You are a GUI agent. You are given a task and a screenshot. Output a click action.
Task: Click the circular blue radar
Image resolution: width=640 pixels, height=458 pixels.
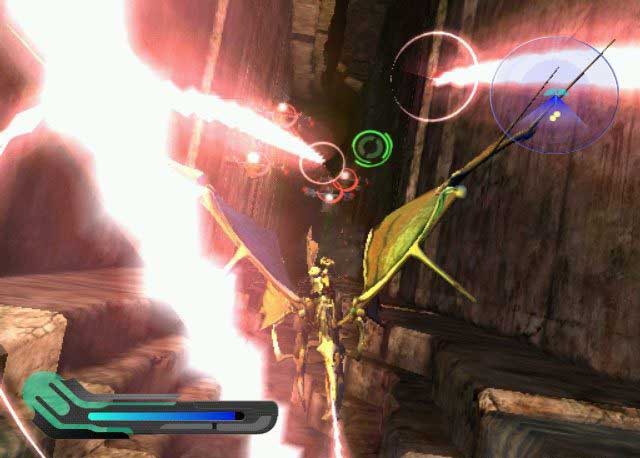click(x=554, y=95)
